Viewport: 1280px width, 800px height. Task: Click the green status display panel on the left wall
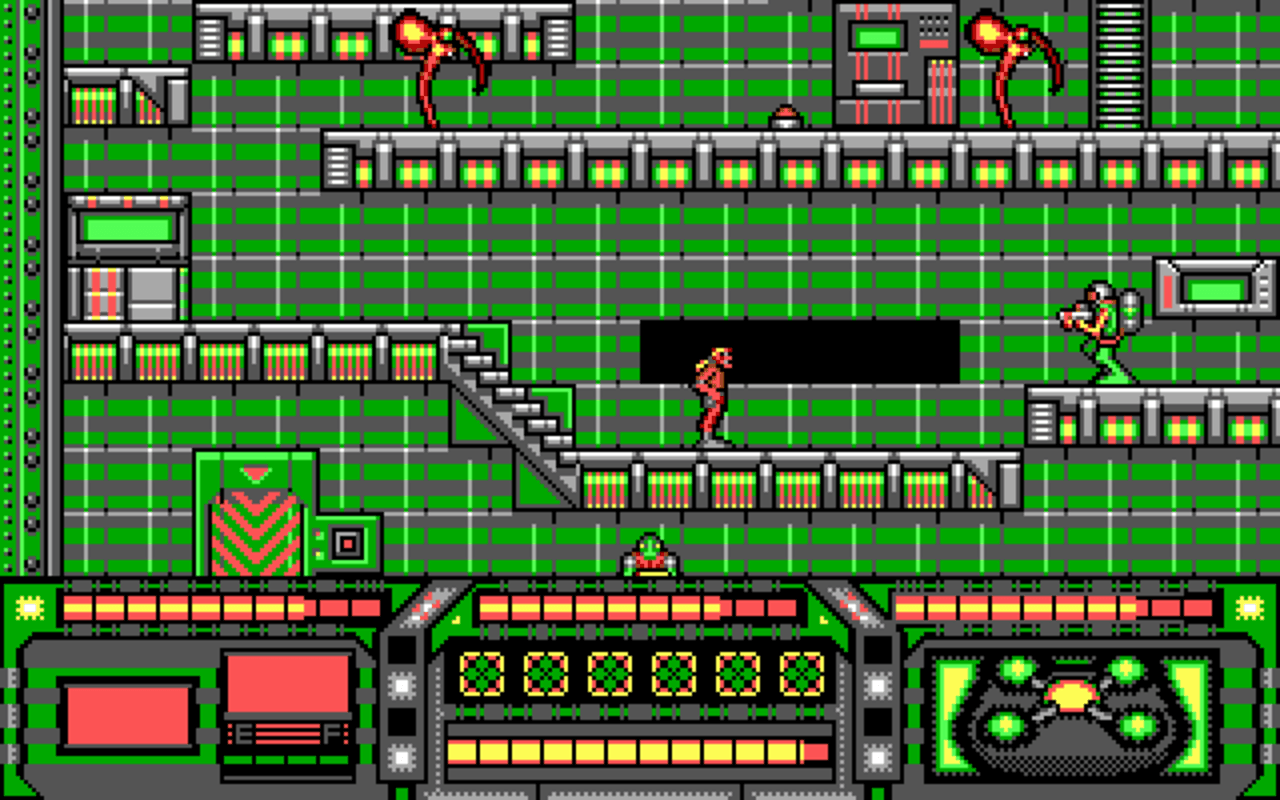pyautogui.click(x=128, y=228)
